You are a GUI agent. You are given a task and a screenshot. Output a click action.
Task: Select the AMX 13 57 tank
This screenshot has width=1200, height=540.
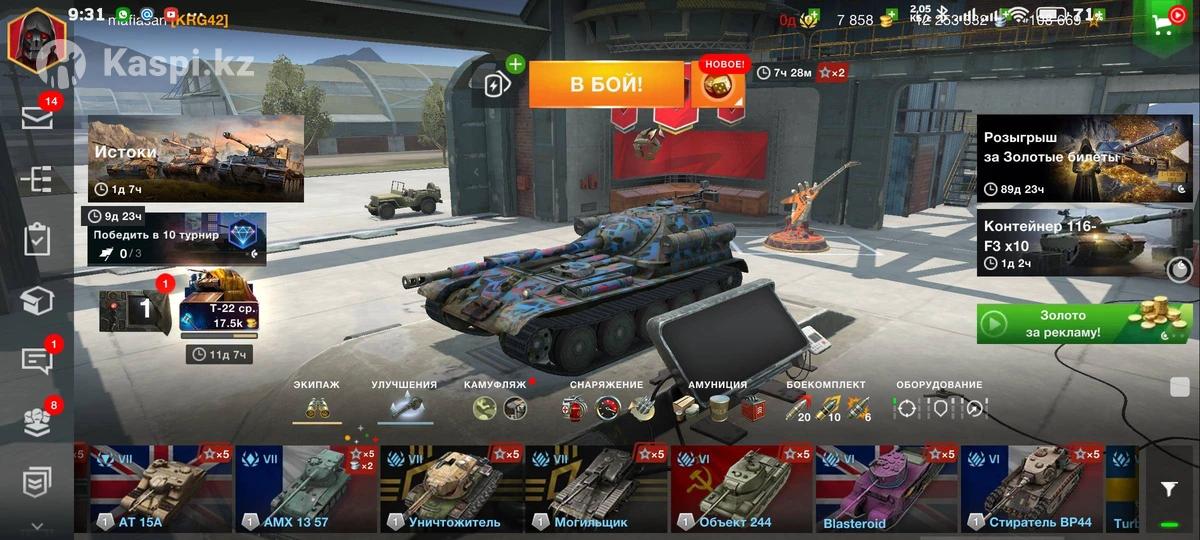pyautogui.click(x=306, y=490)
